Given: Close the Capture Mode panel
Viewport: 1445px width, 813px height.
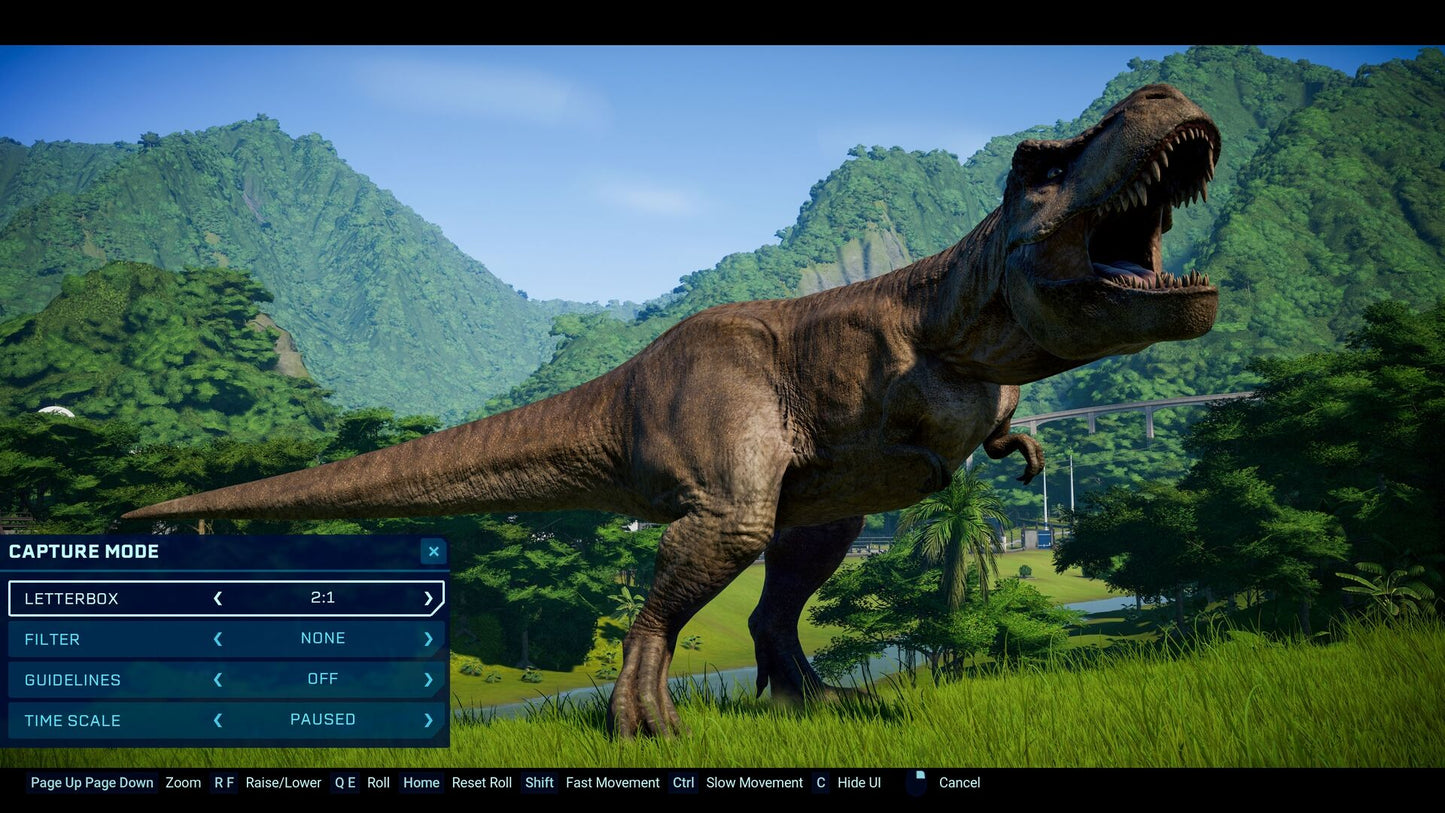Looking at the screenshot, I should 433,551.
